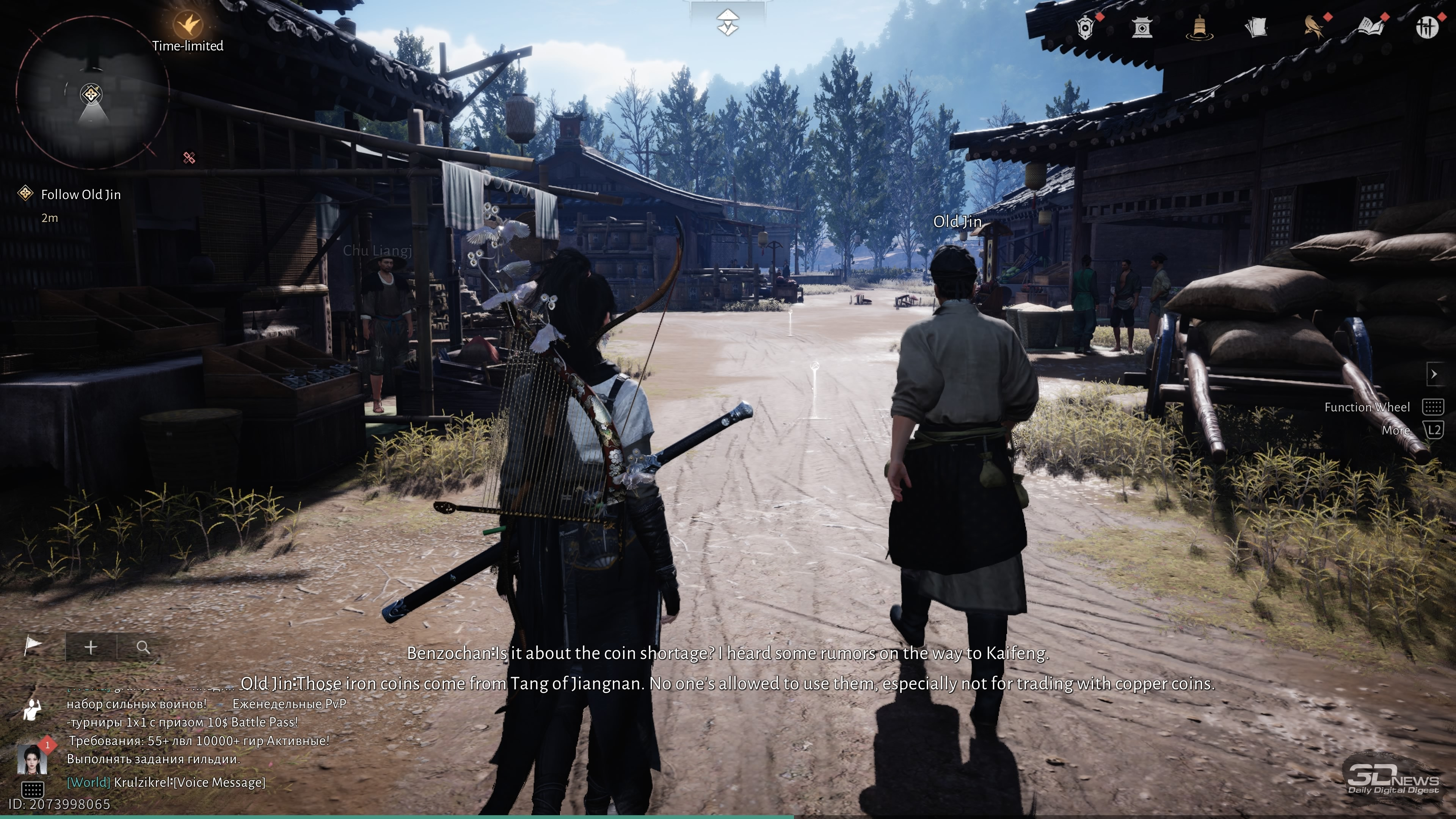Click the plus button above chat

[91, 647]
